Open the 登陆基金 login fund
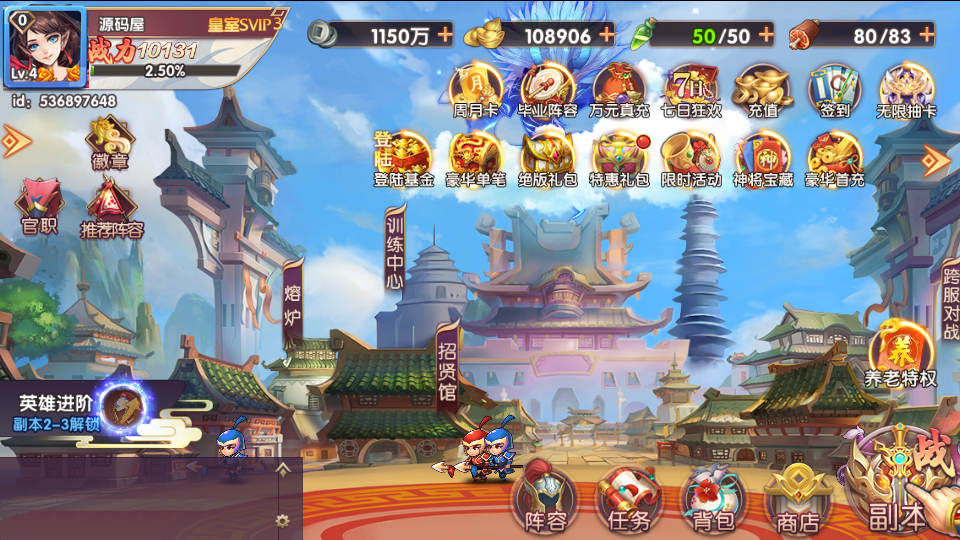Image resolution: width=960 pixels, height=540 pixels. [x=404, y=159]
